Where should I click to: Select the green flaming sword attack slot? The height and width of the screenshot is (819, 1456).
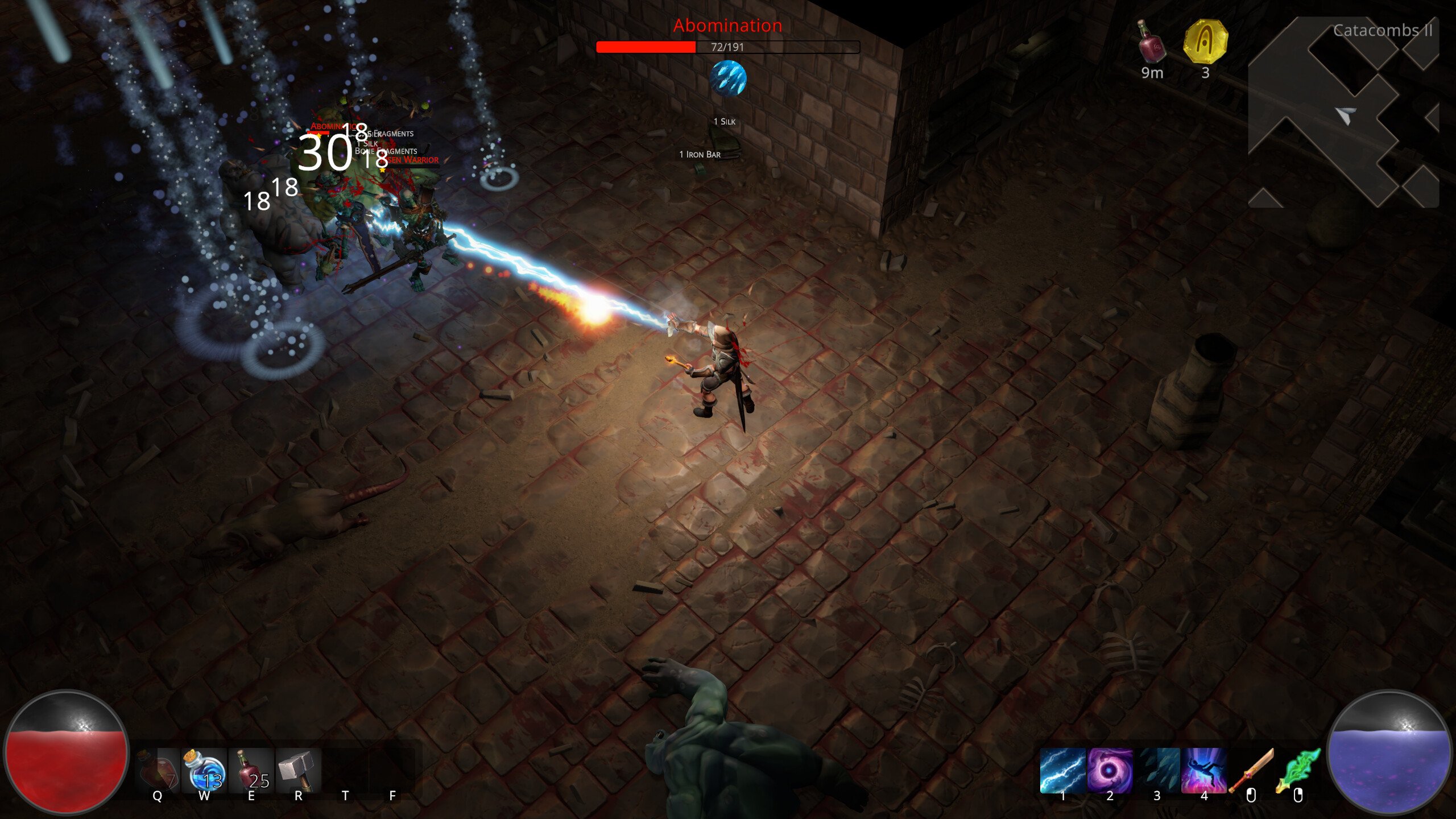tap(1297, 772)
